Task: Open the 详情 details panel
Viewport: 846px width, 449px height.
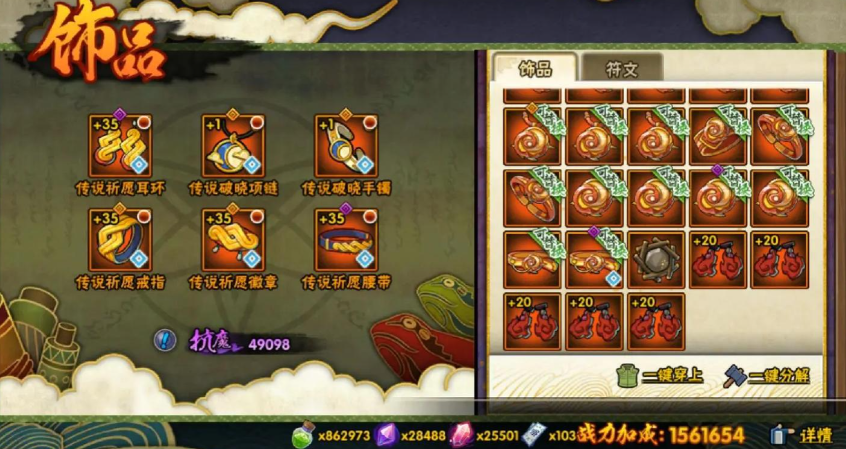Action: (x=802, y=435)
